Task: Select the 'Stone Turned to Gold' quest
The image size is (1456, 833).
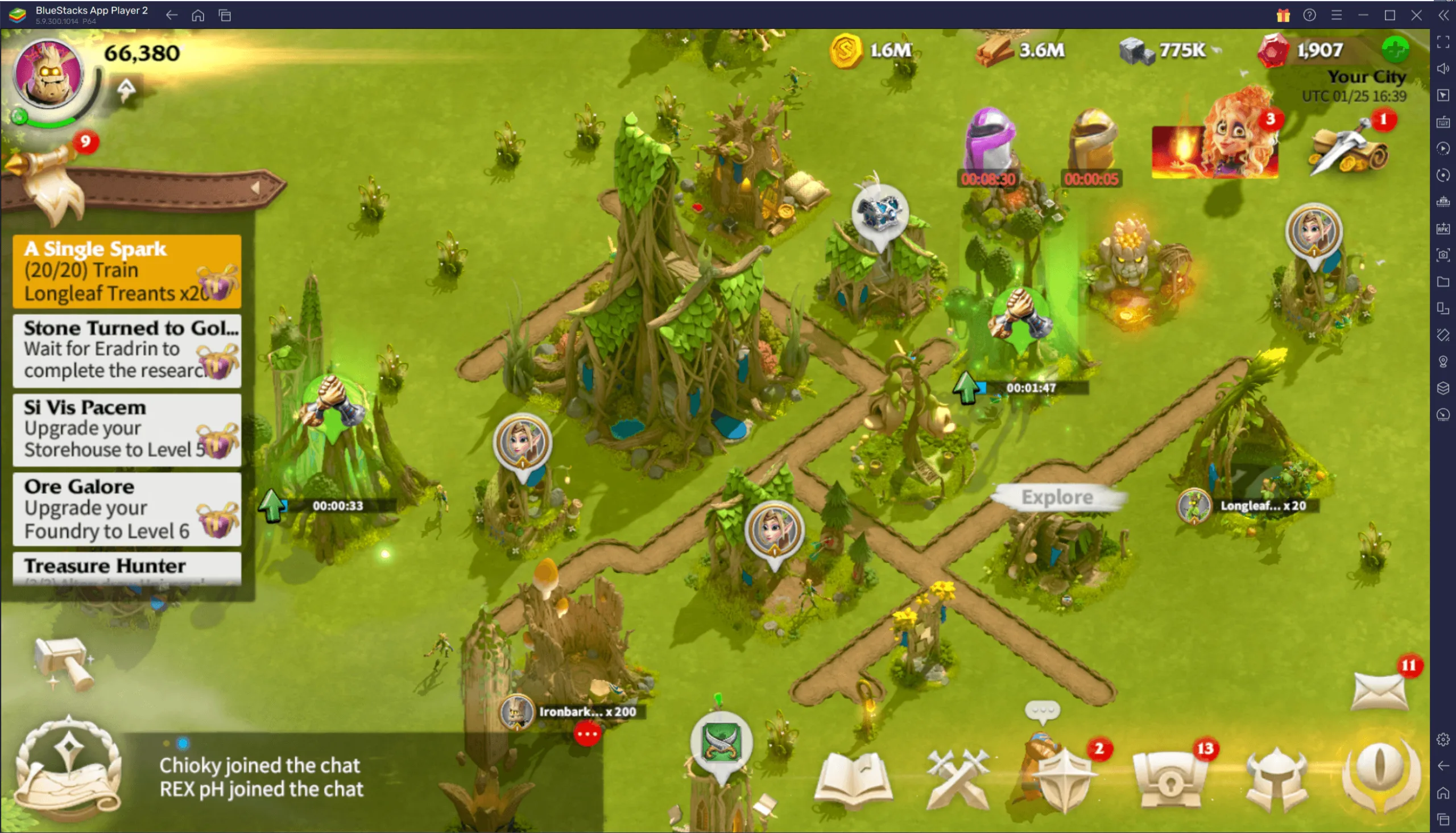Action: click(x=126, y=349)
